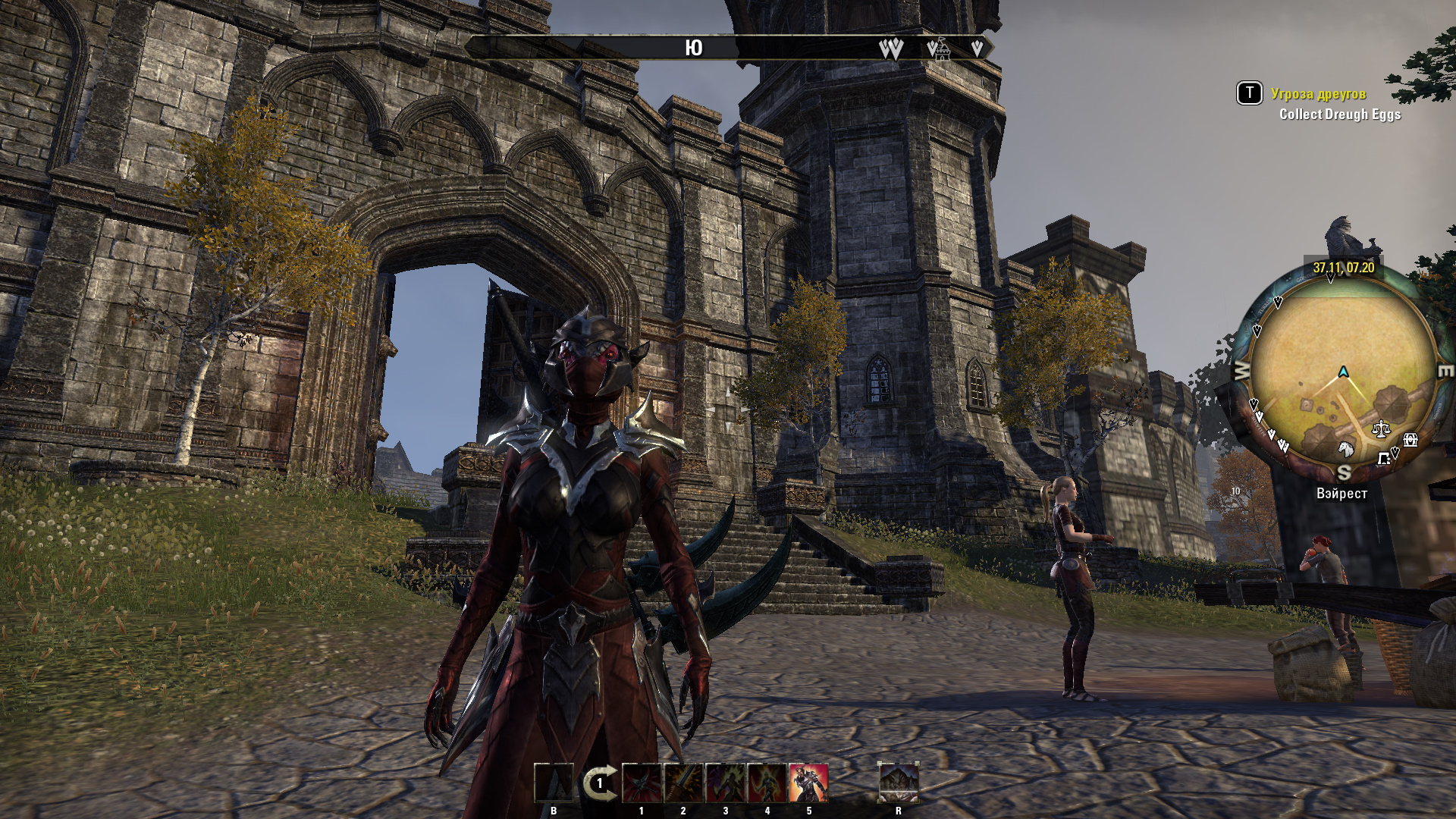Select the Вэйрест zone label under the minimap
Image resolution: width=1456 pixels, height=819 pixels.
(x=1341, y=493)
